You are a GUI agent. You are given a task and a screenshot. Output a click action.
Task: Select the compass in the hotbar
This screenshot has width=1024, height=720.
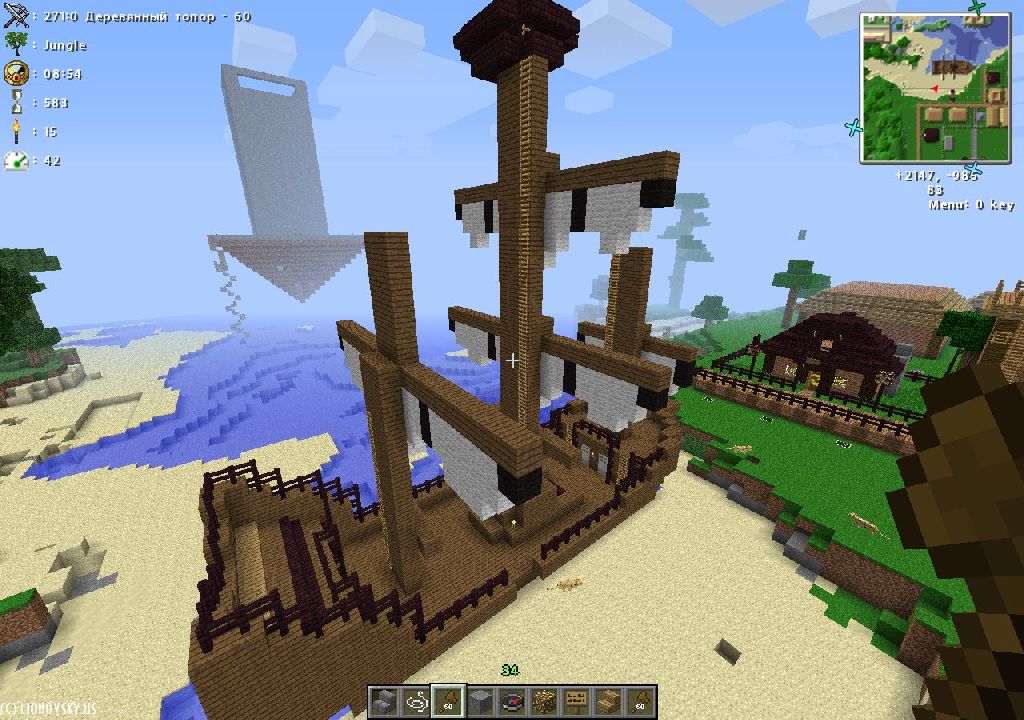pyautogui.click(x=514, y=701)
